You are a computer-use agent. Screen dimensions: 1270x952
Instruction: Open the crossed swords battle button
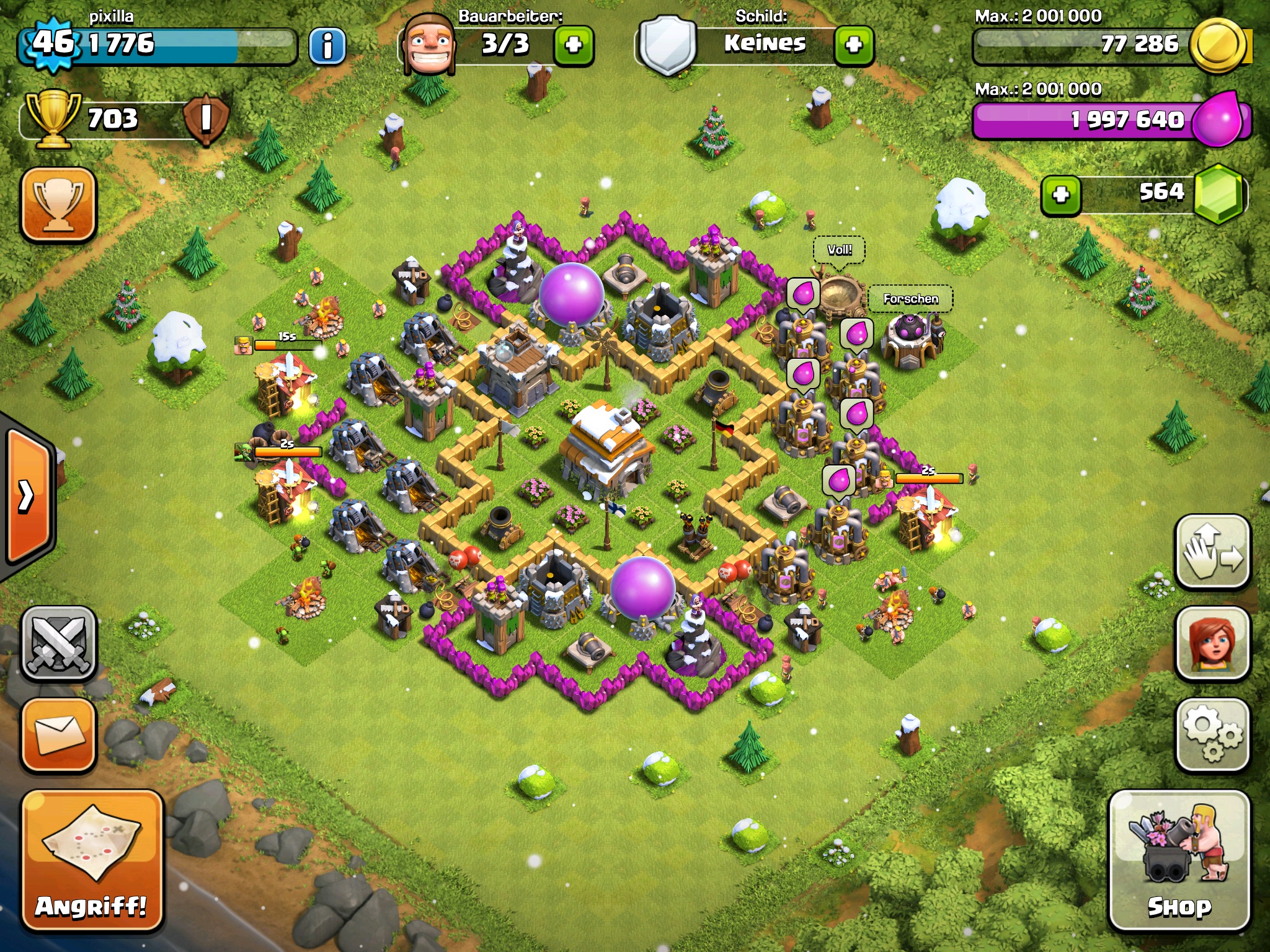point(60,644)
